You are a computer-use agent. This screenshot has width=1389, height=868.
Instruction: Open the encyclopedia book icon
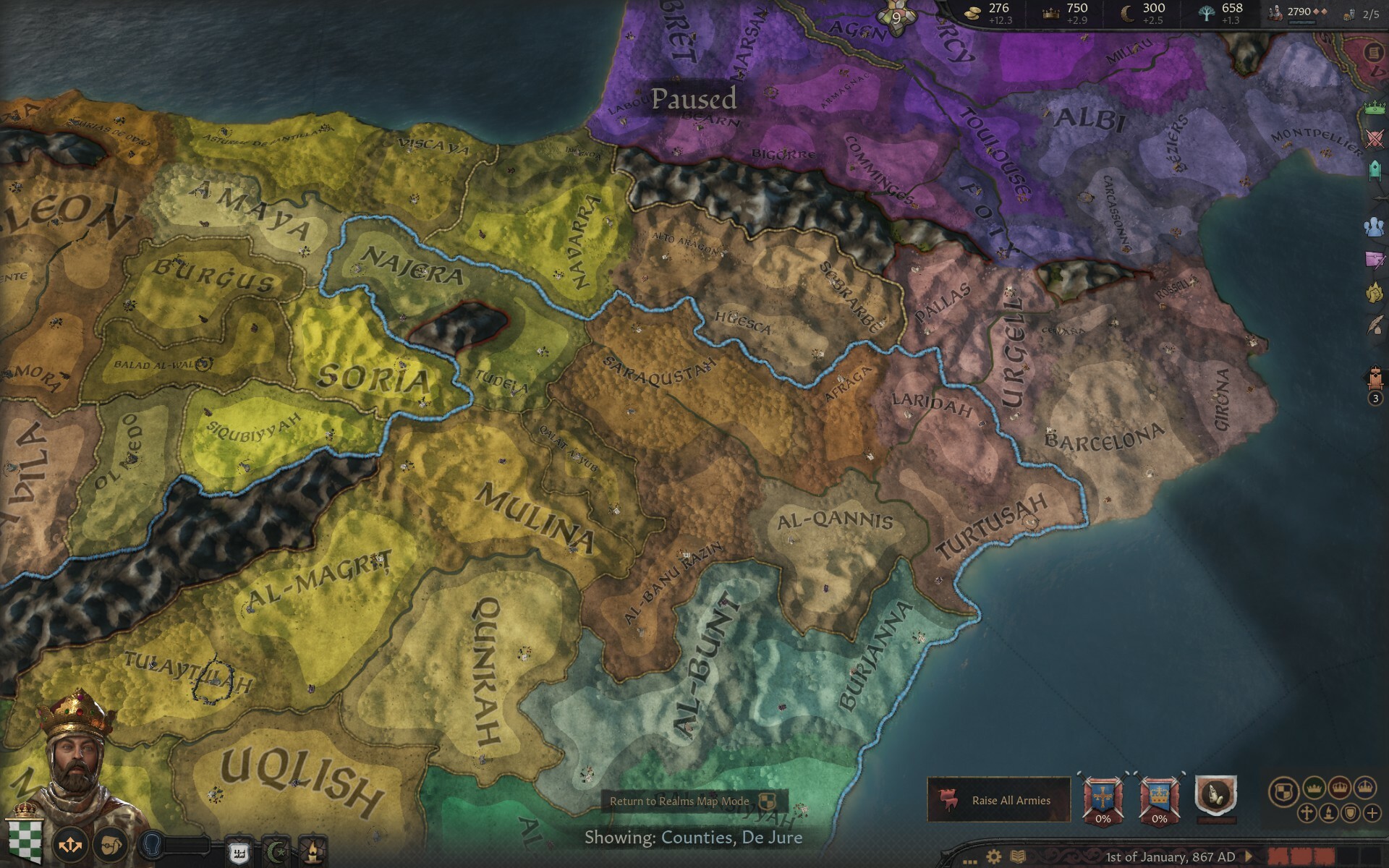pos(1017,857)
